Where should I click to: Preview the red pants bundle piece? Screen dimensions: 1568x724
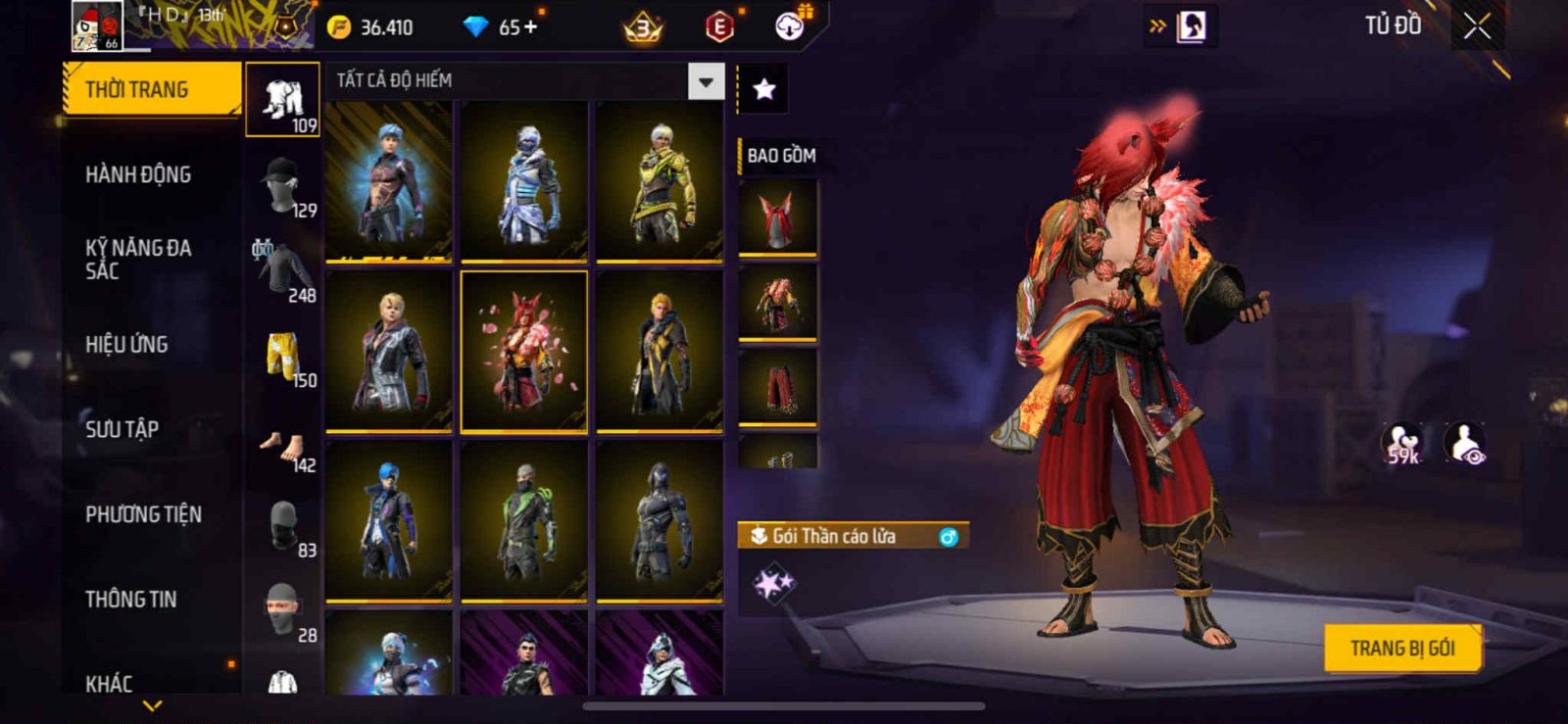tap(777, 386)
